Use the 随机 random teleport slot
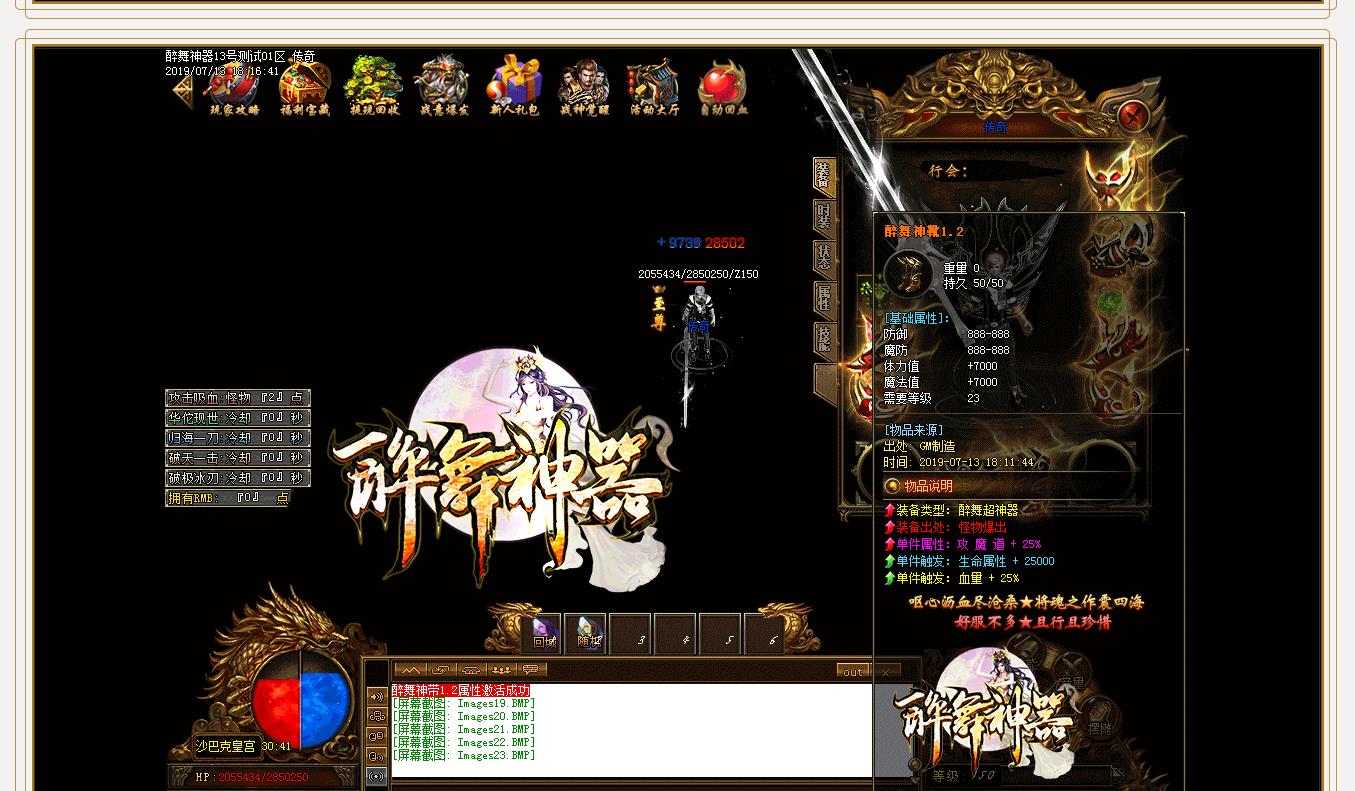The image size is (1355, 791). pos(586,634)
